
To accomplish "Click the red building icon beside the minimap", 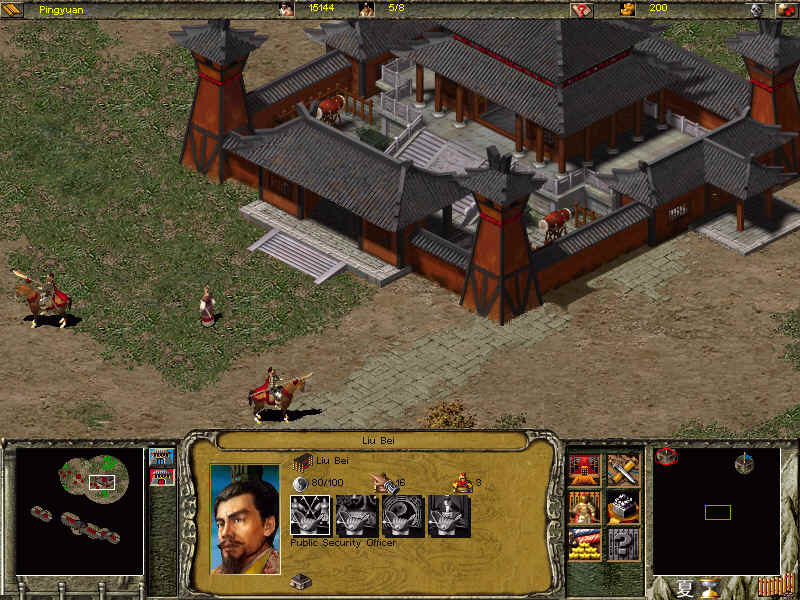I will tap(161, 477).
